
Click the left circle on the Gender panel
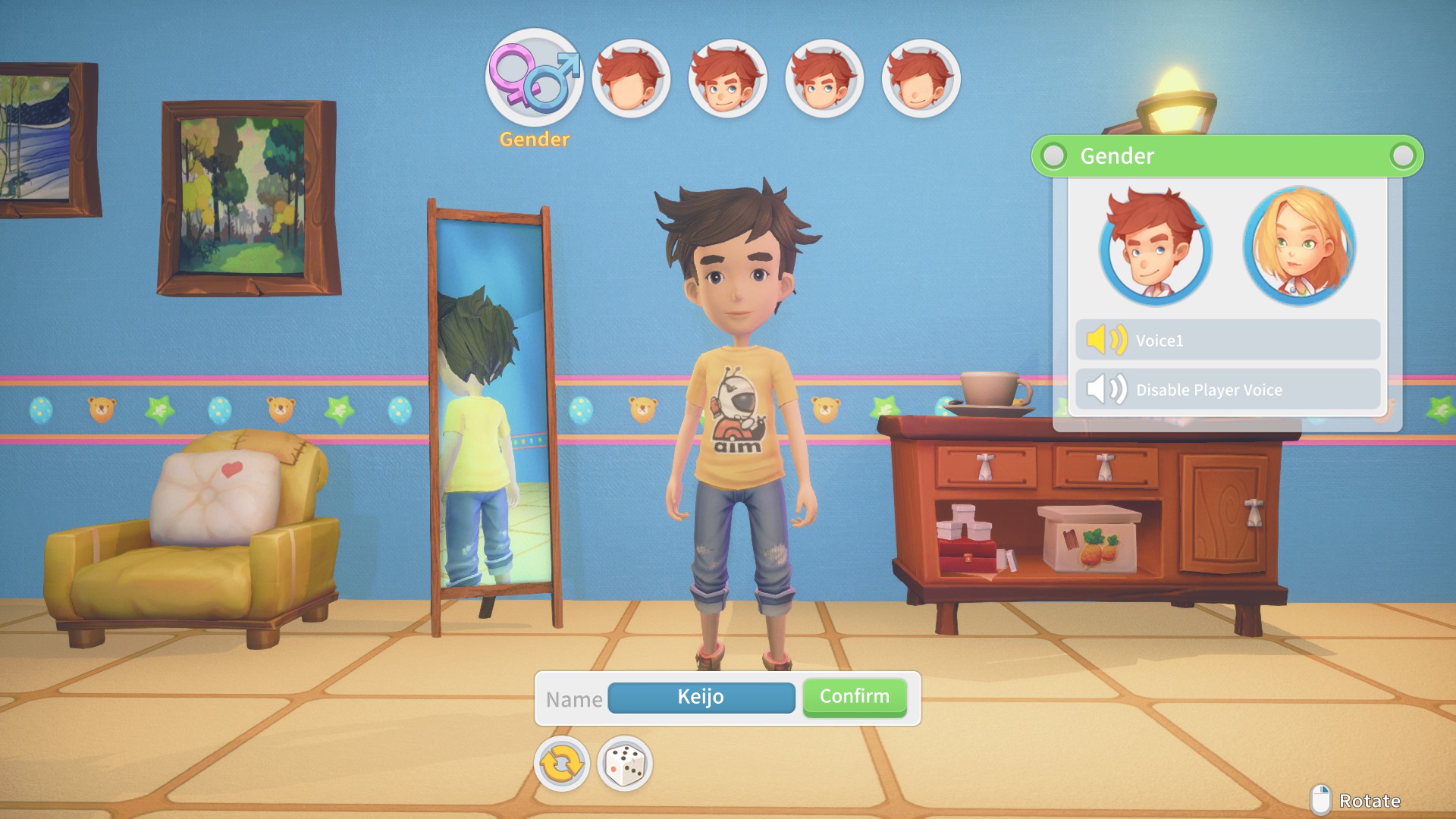point(1053,156)
